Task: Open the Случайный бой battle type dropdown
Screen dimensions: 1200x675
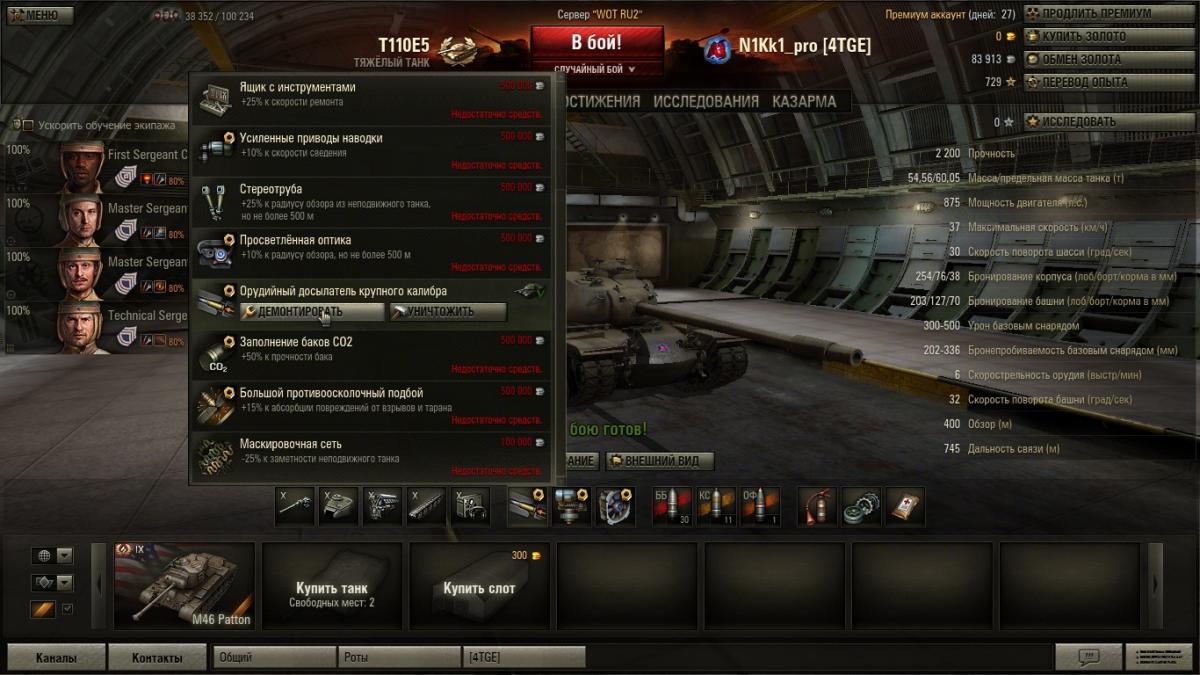Action: tap(596, 69)
